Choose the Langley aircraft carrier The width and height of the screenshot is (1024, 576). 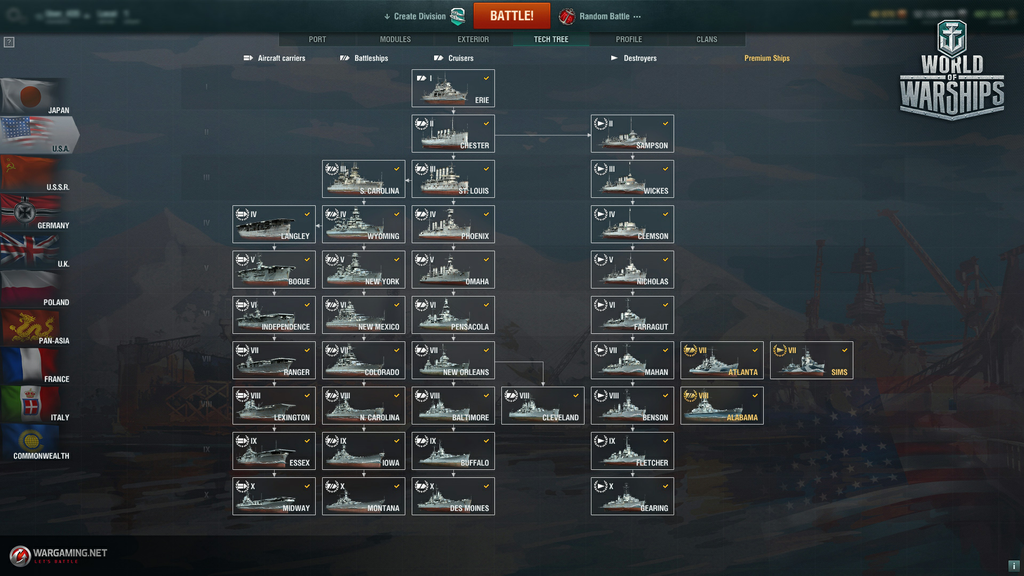tap(274, 224)
